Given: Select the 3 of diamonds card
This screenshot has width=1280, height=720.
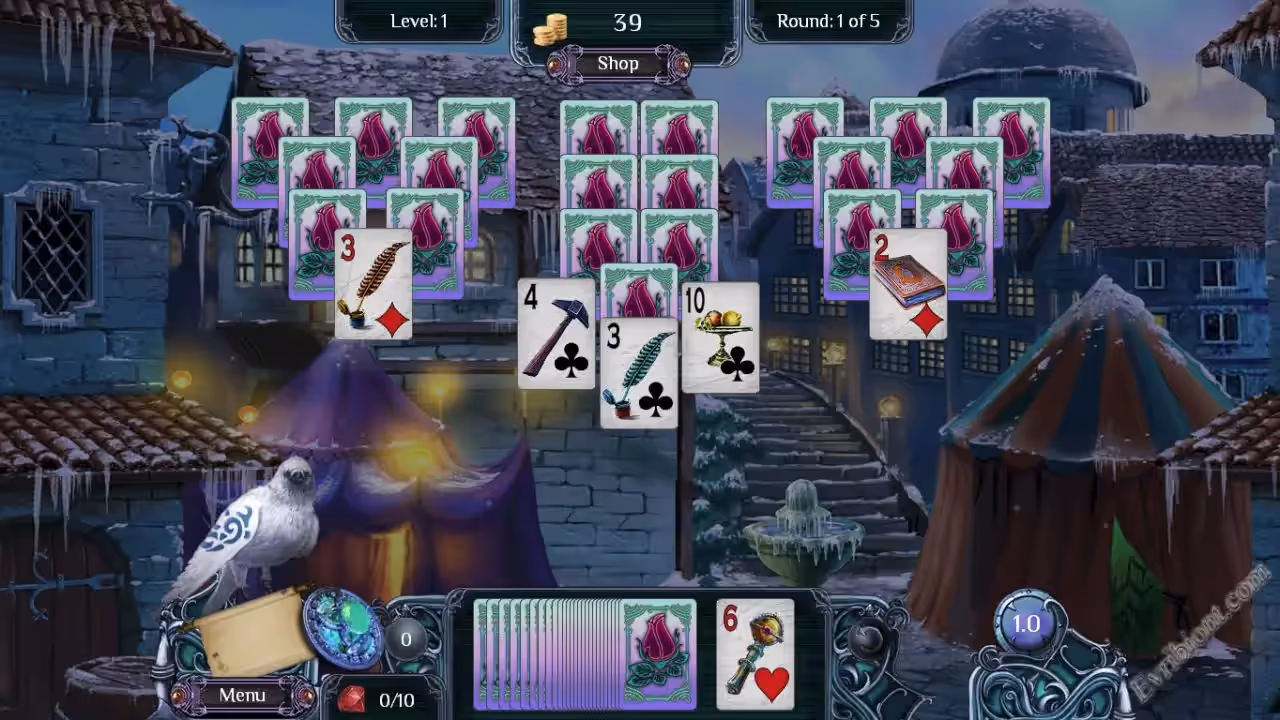Looking at the screenshot, I should click(373, 285).
